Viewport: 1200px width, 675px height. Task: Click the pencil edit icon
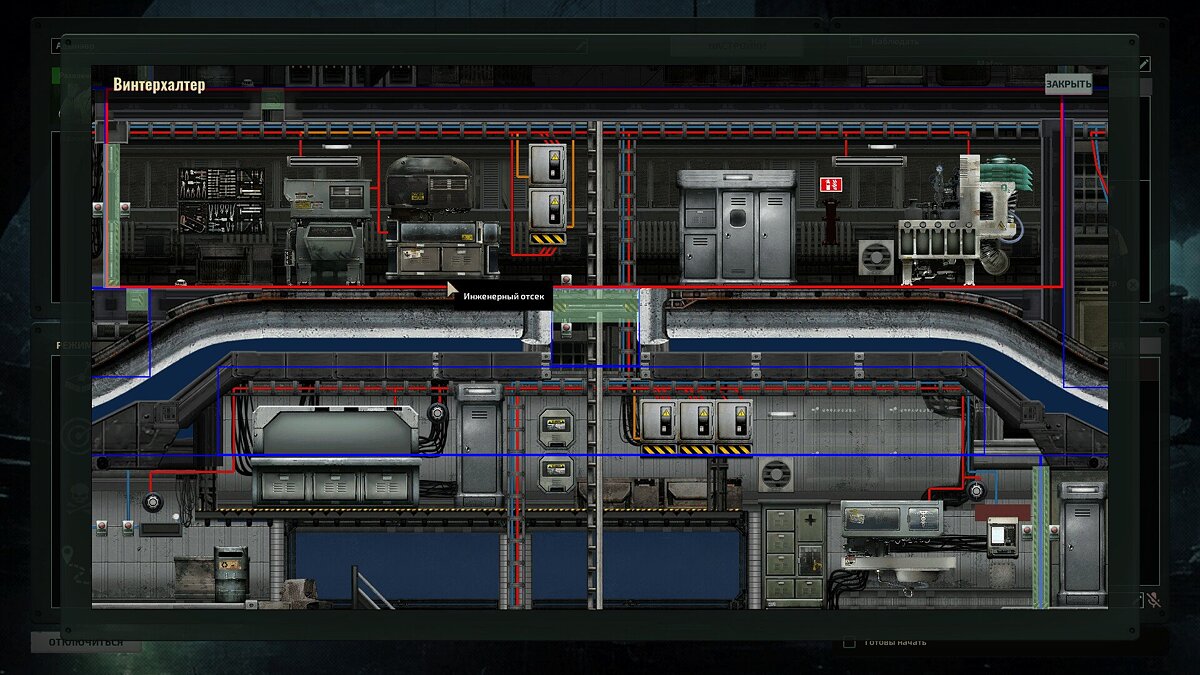tap(1144, 64)
